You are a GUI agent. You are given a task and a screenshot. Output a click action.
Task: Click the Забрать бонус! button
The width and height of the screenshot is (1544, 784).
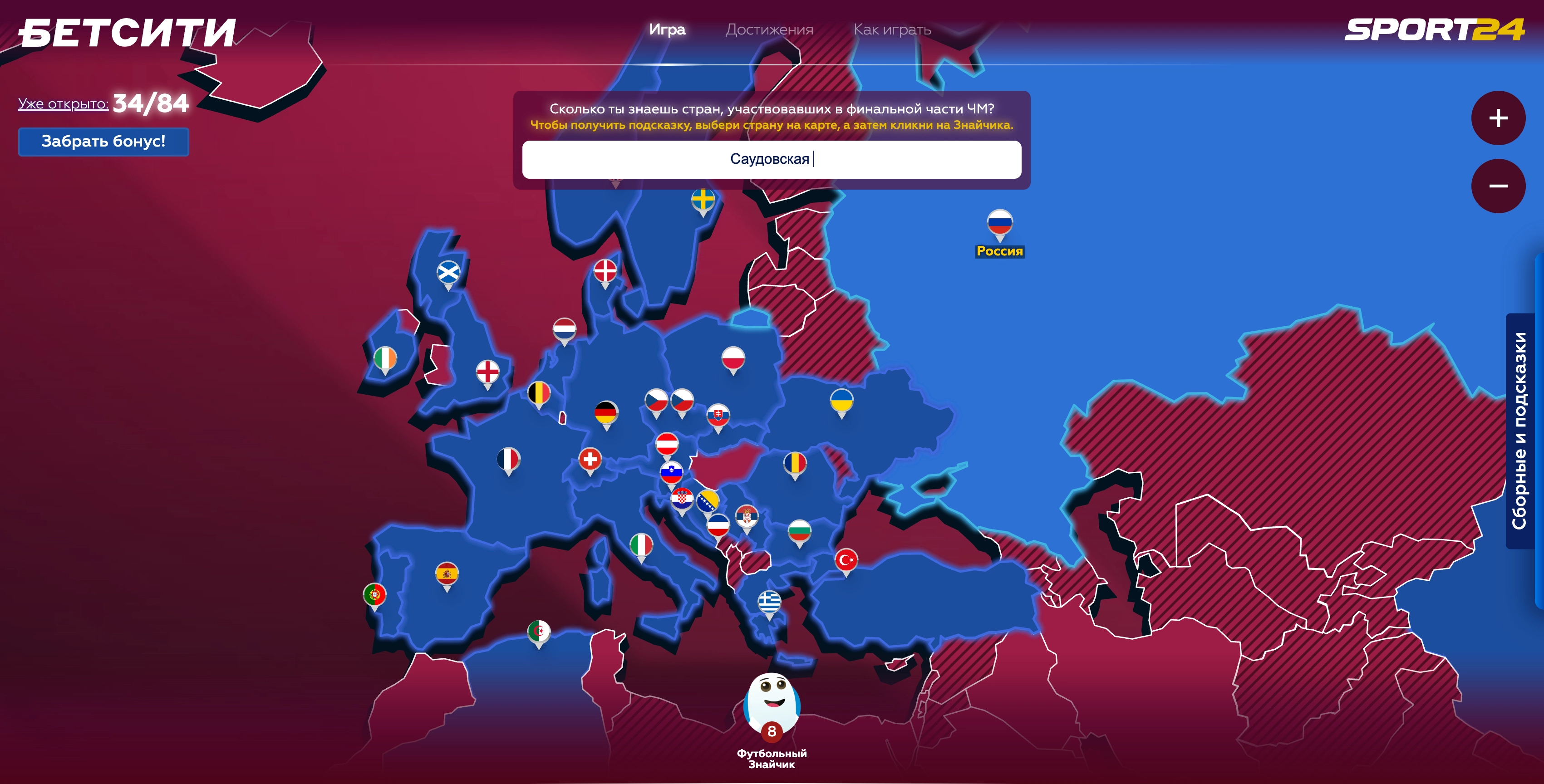(x=103, y=142)
